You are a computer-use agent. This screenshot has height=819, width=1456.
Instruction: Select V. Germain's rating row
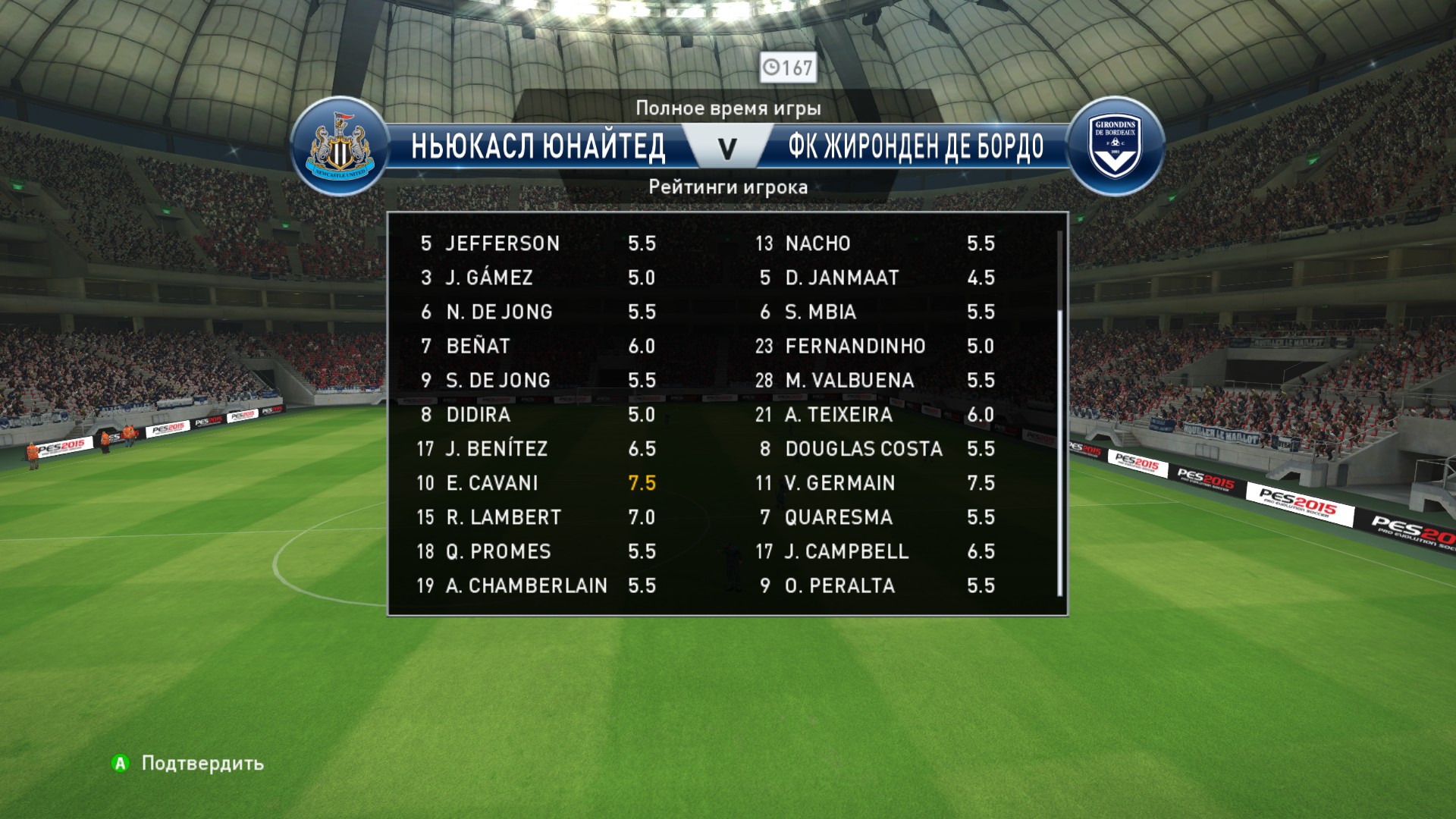(874, 483)
